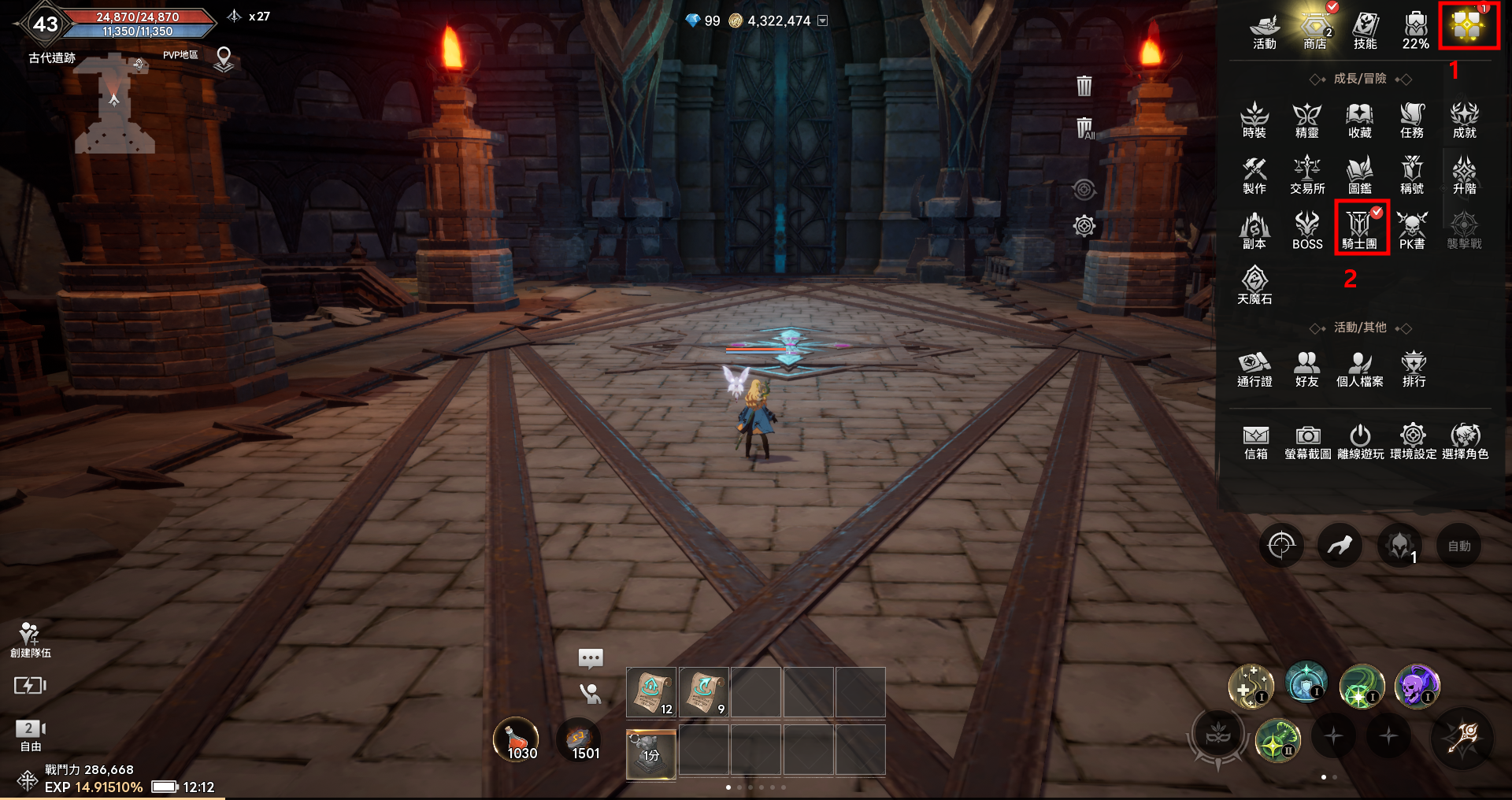Use the red health potion slot
Screen dimensions: 1512x800
click(x=516, y=740)
